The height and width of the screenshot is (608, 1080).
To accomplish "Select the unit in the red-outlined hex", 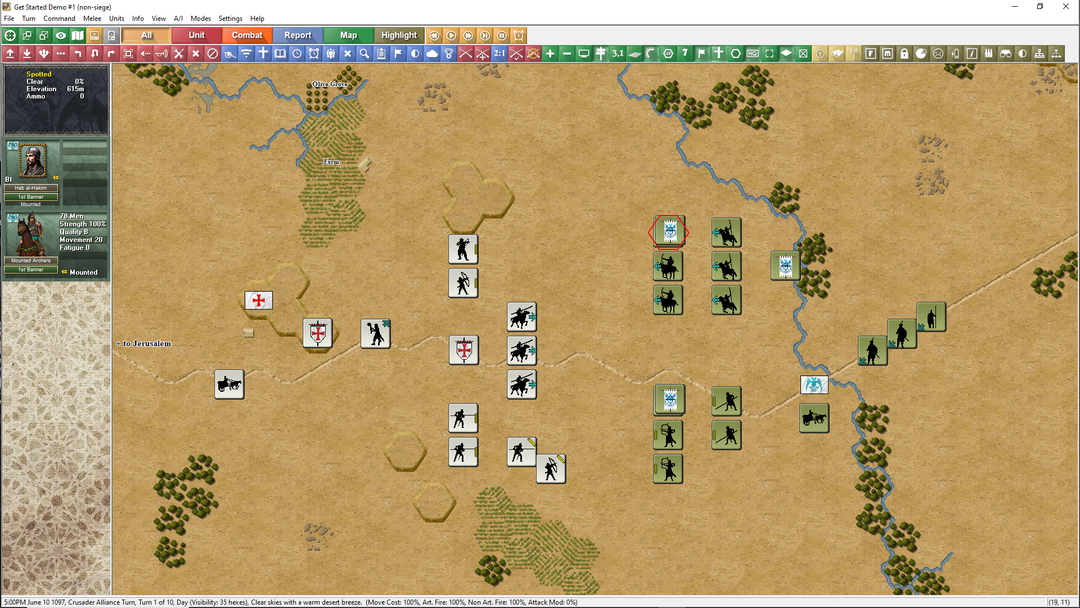I will point(668,232).
